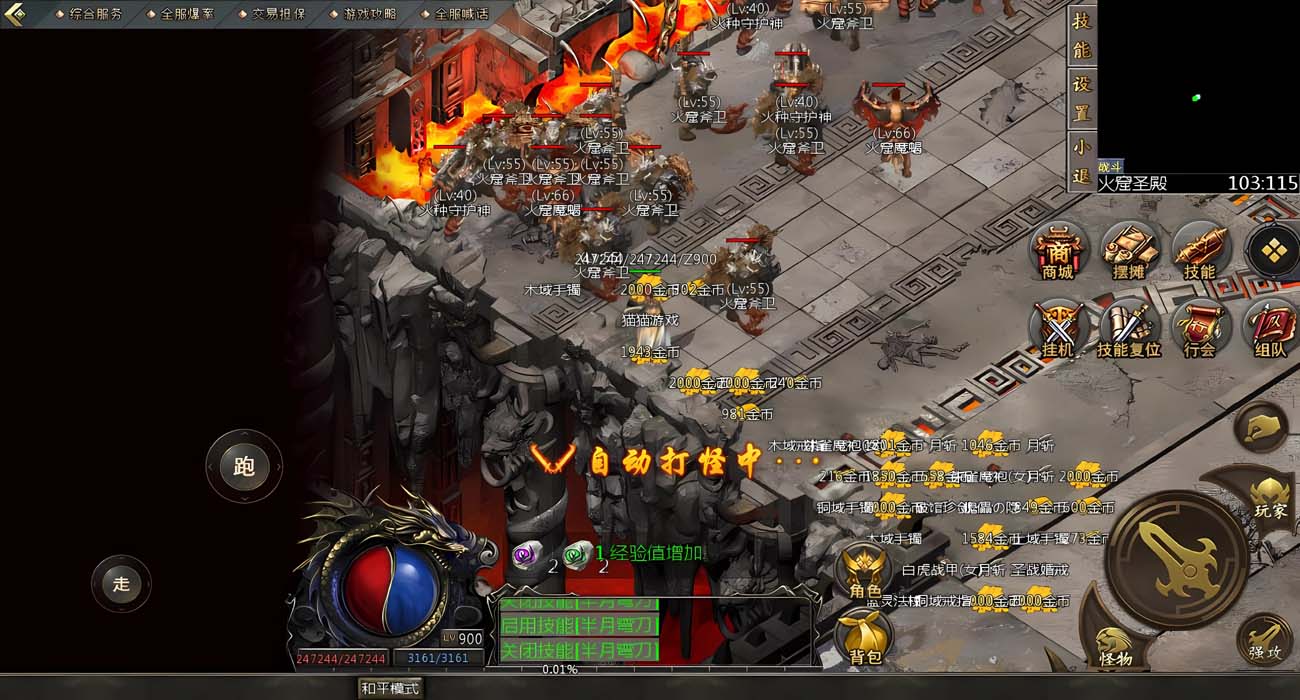The width and height of the screenshot is (1300, 700).
Task: Open the 商城 shop
Action: [x=1058, y=250]
